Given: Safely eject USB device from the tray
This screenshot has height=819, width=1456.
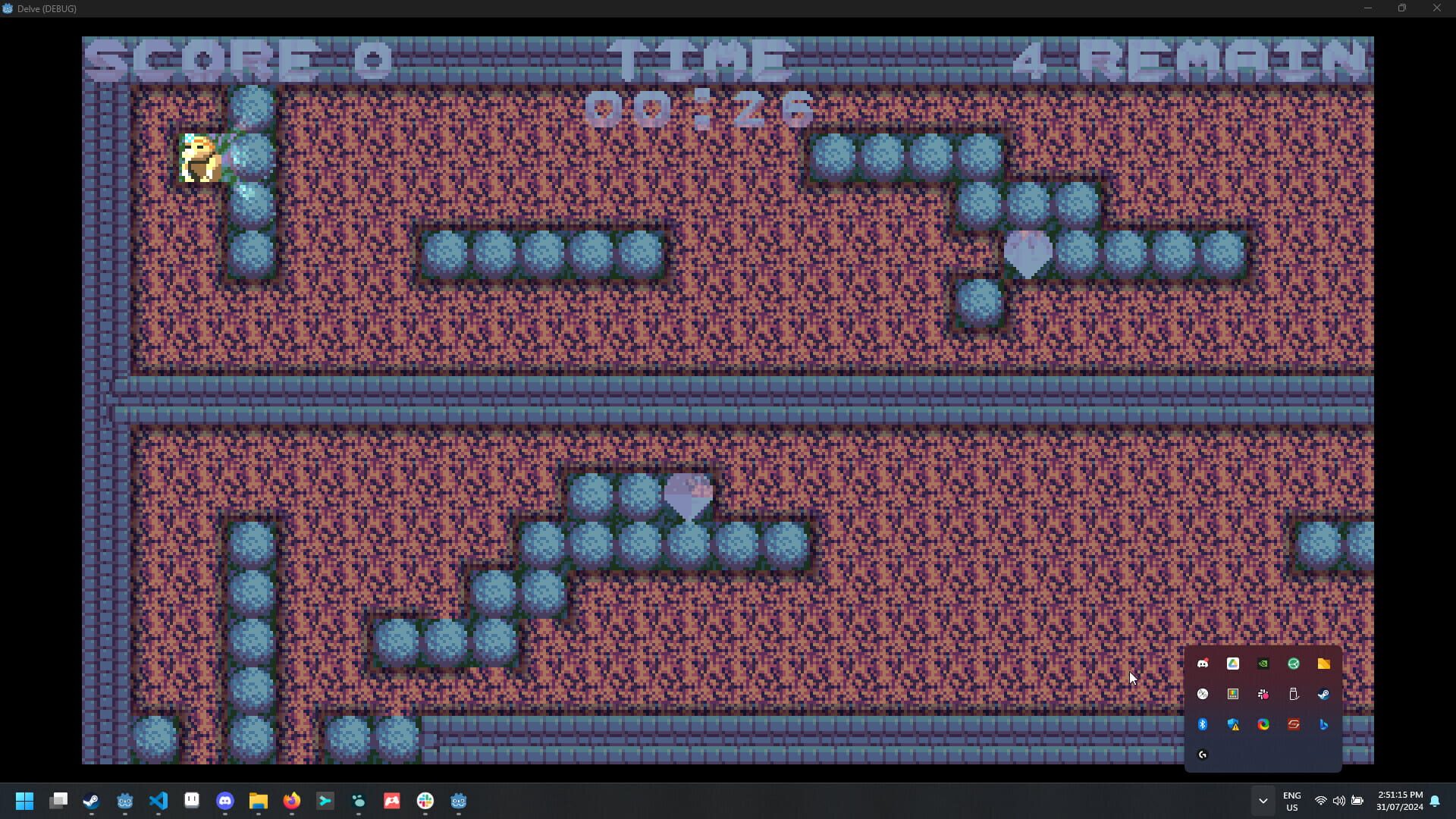Looking at the screenshot, I should (x=1294, y=694).
